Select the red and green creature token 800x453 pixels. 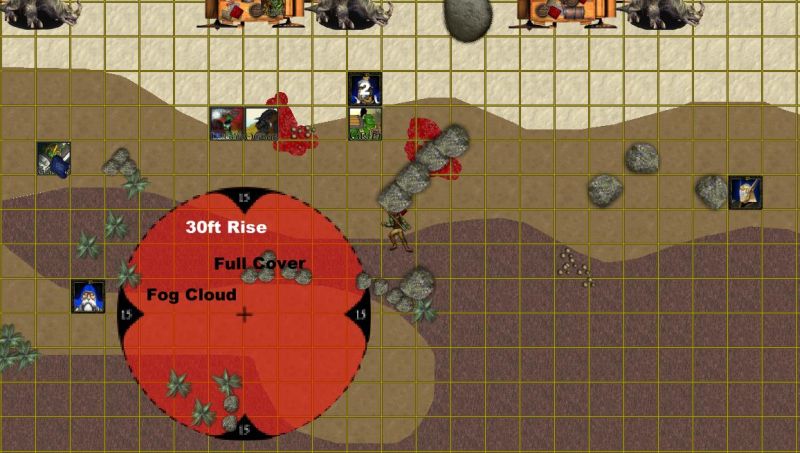click(x=226, y=124)
